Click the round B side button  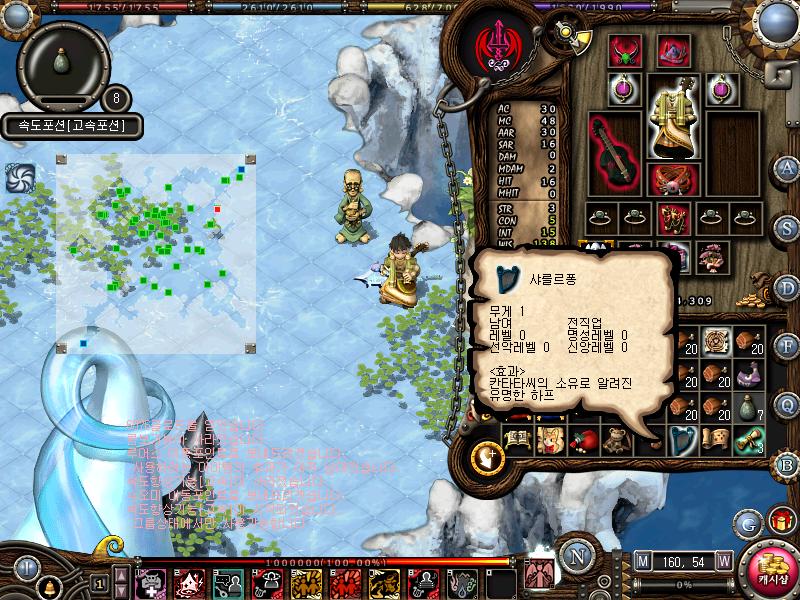pyautogui.click(x=787, y=464)
